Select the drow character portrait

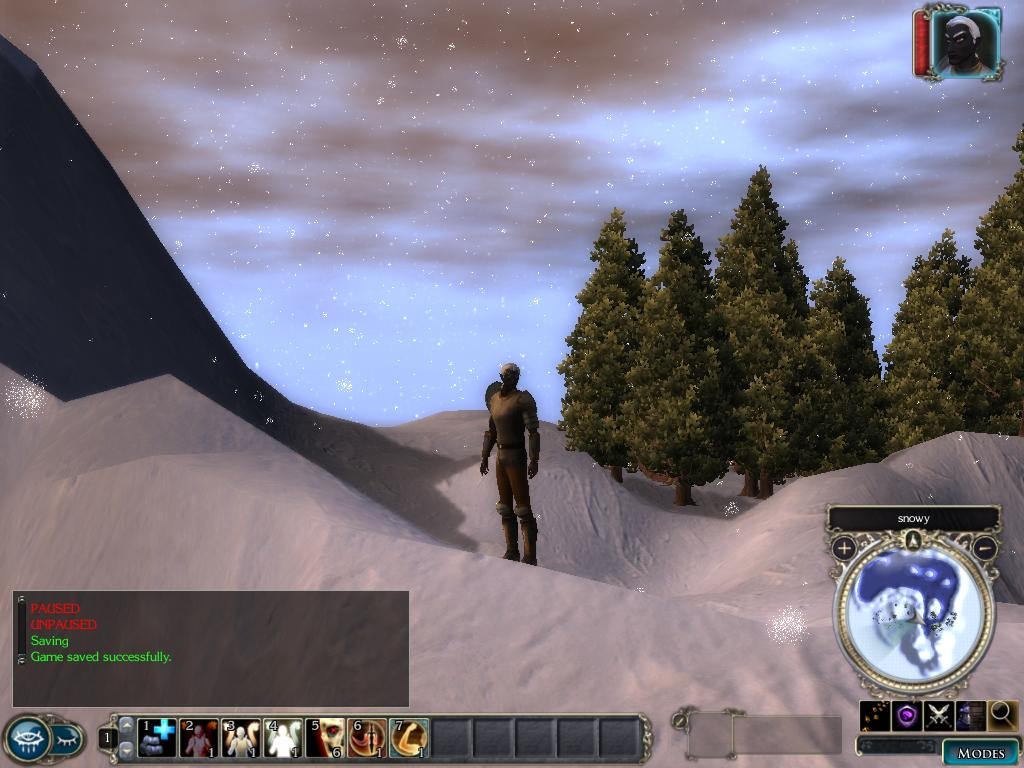point(965,42)
